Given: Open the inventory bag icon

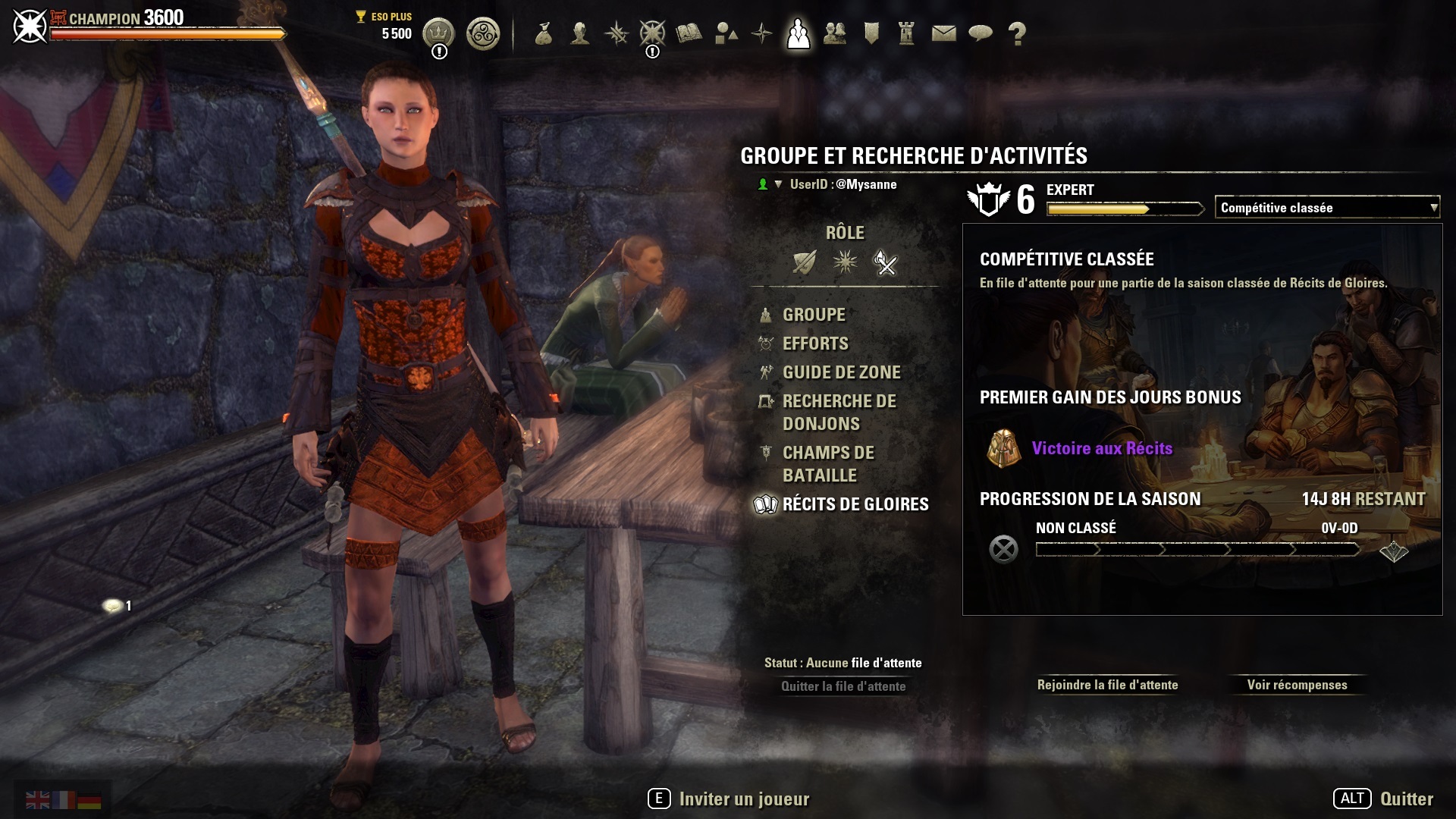Looking at the screenshot, I should click(x=543, y=33).
